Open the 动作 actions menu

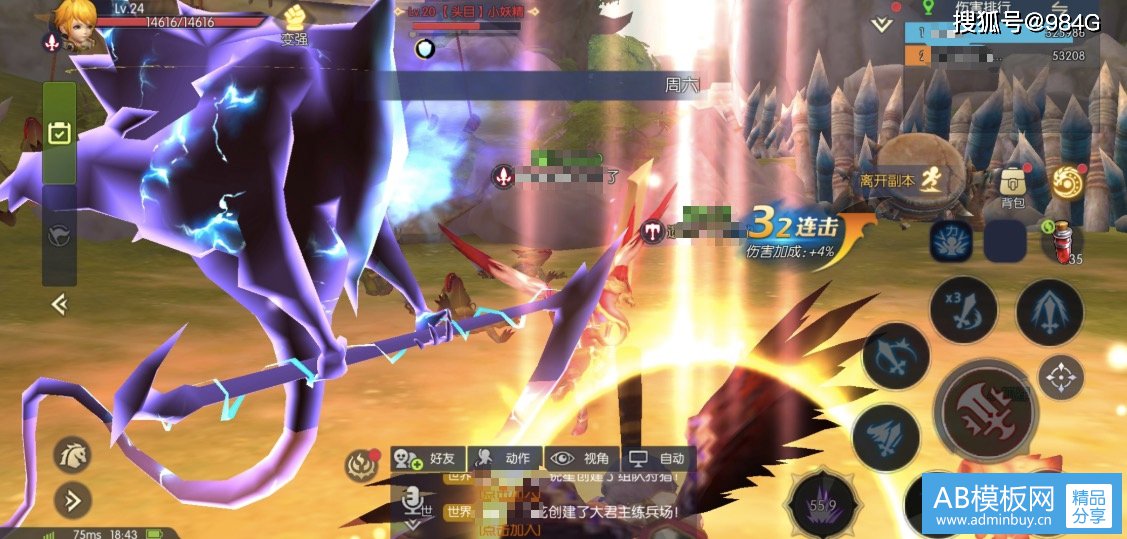click(506, 458)
